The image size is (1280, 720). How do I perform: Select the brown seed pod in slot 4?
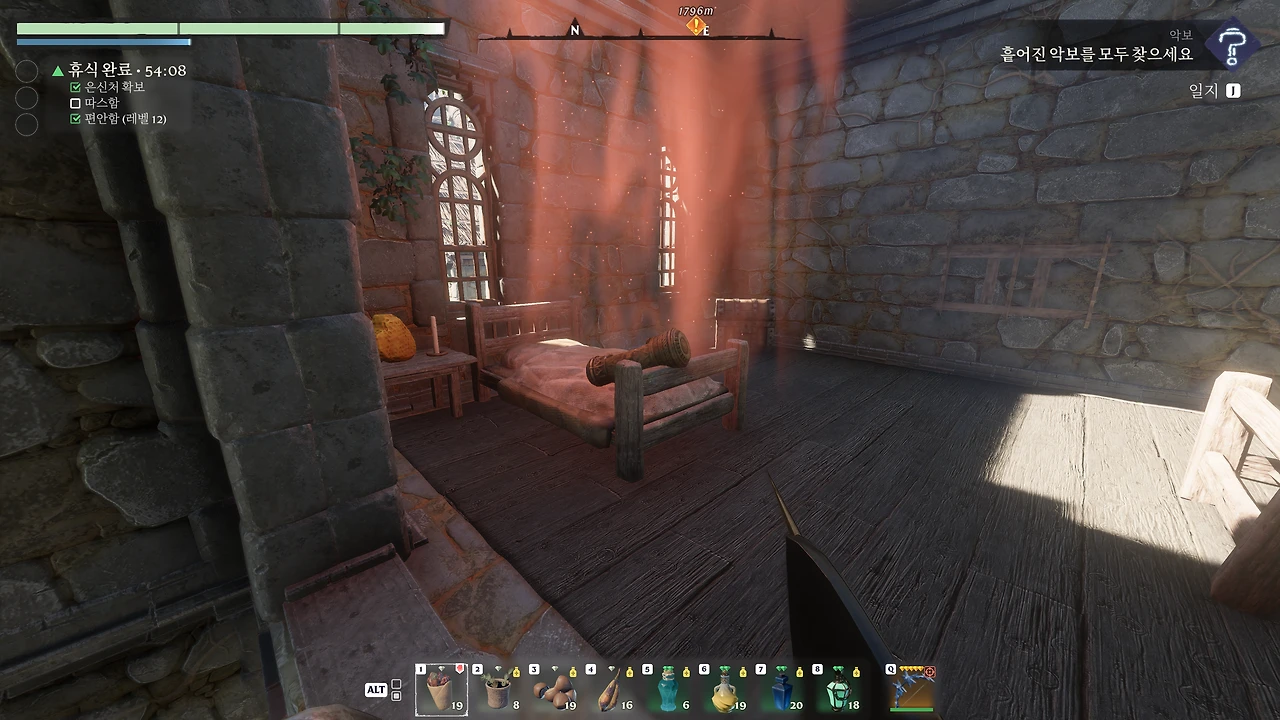(610, 691)
